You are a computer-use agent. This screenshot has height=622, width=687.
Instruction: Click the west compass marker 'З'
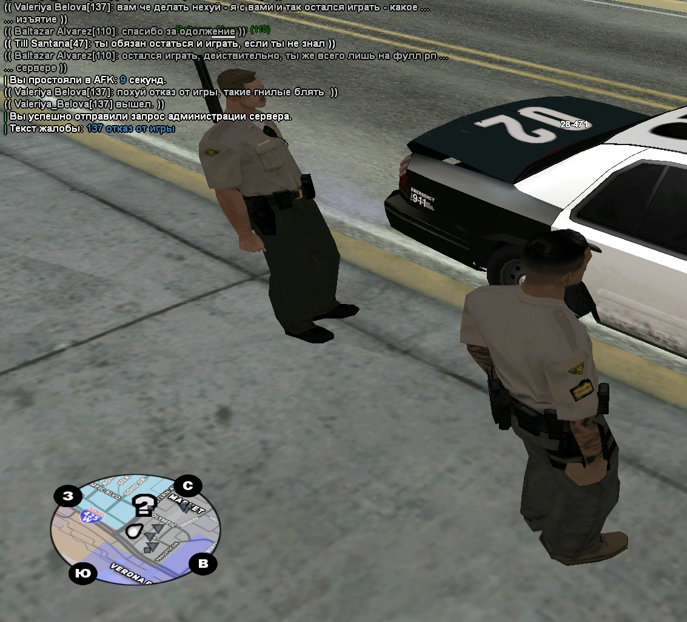[x=69, y=497]
